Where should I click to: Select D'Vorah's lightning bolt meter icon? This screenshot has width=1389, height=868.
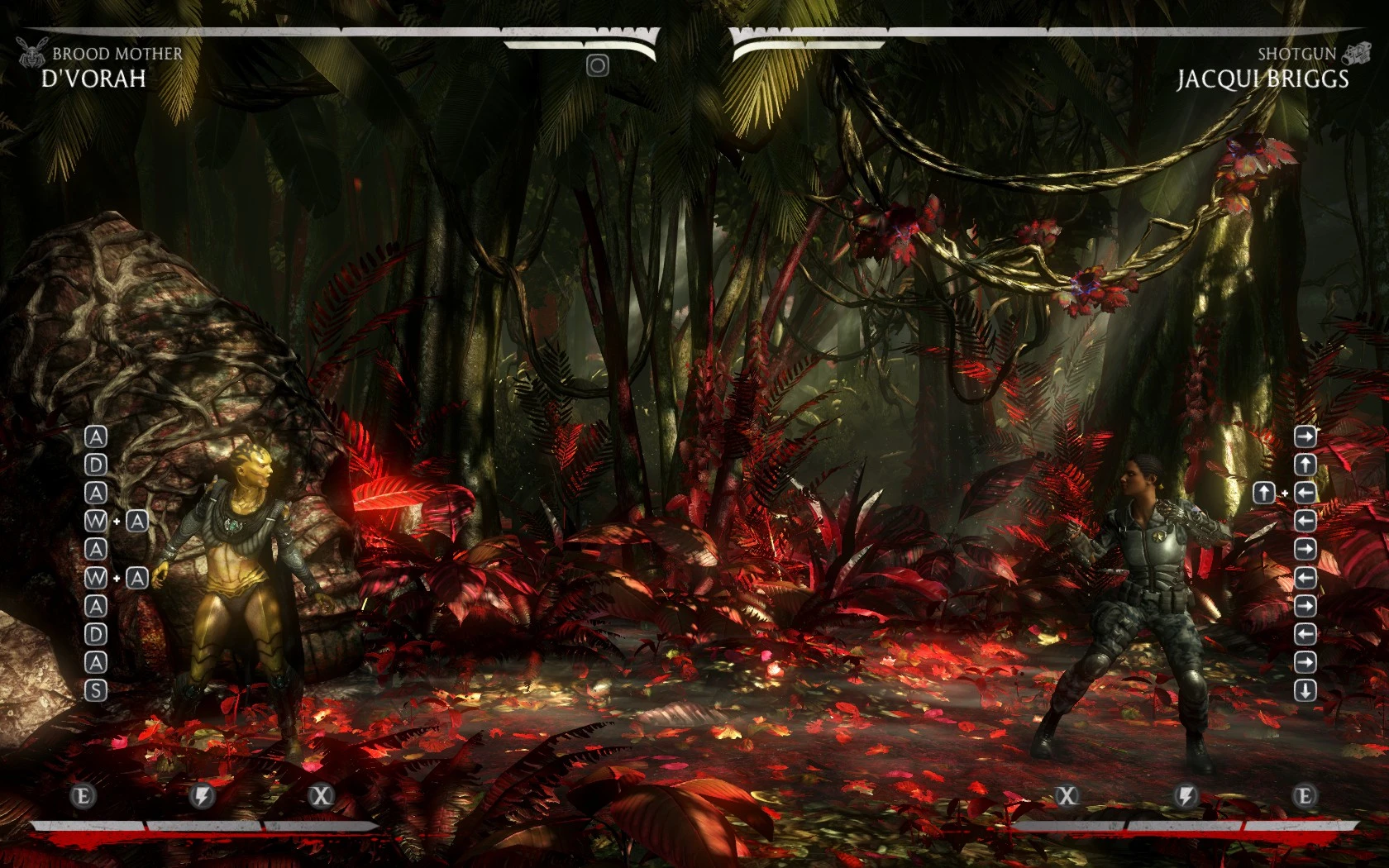[203, 796]
